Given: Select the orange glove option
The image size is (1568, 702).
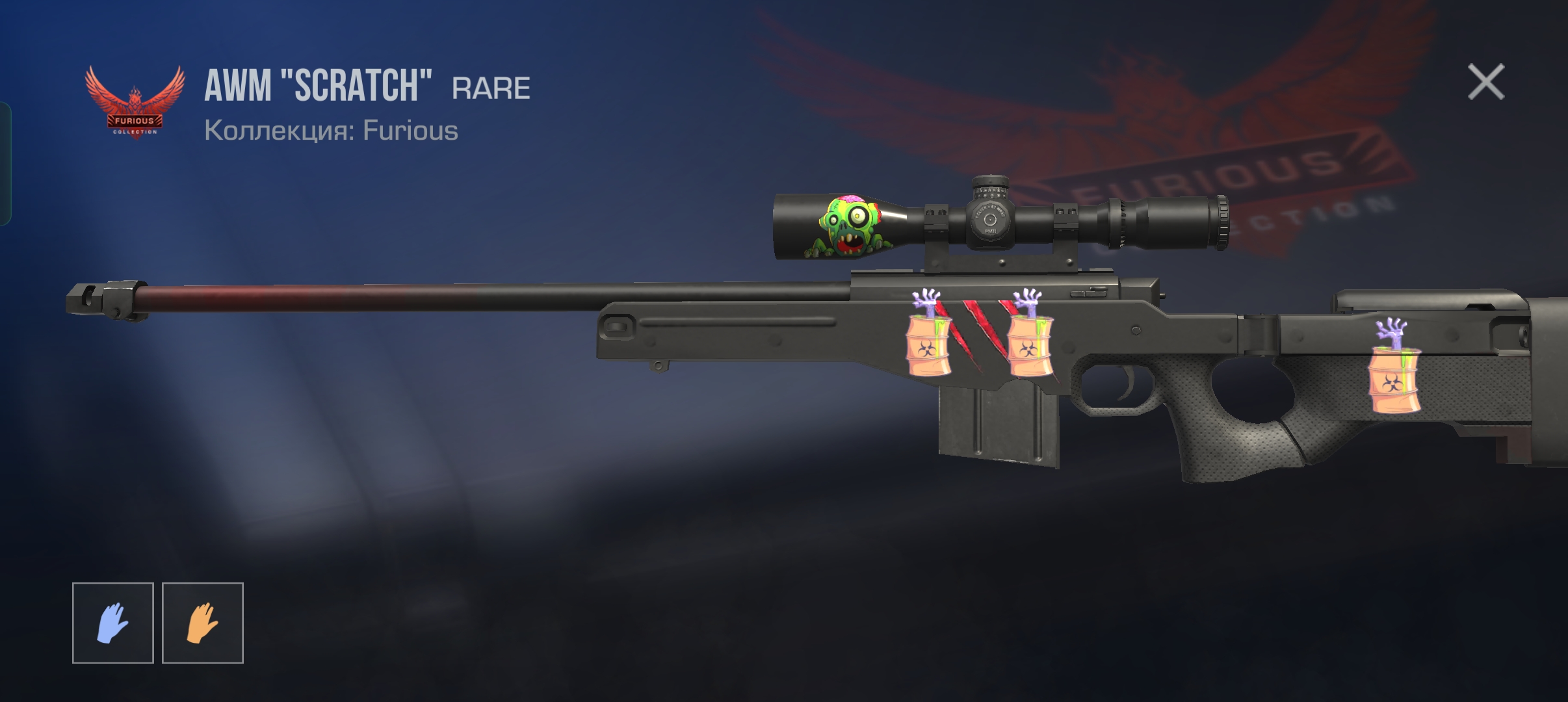Looking at the screenshot, I should pos(202,623).
